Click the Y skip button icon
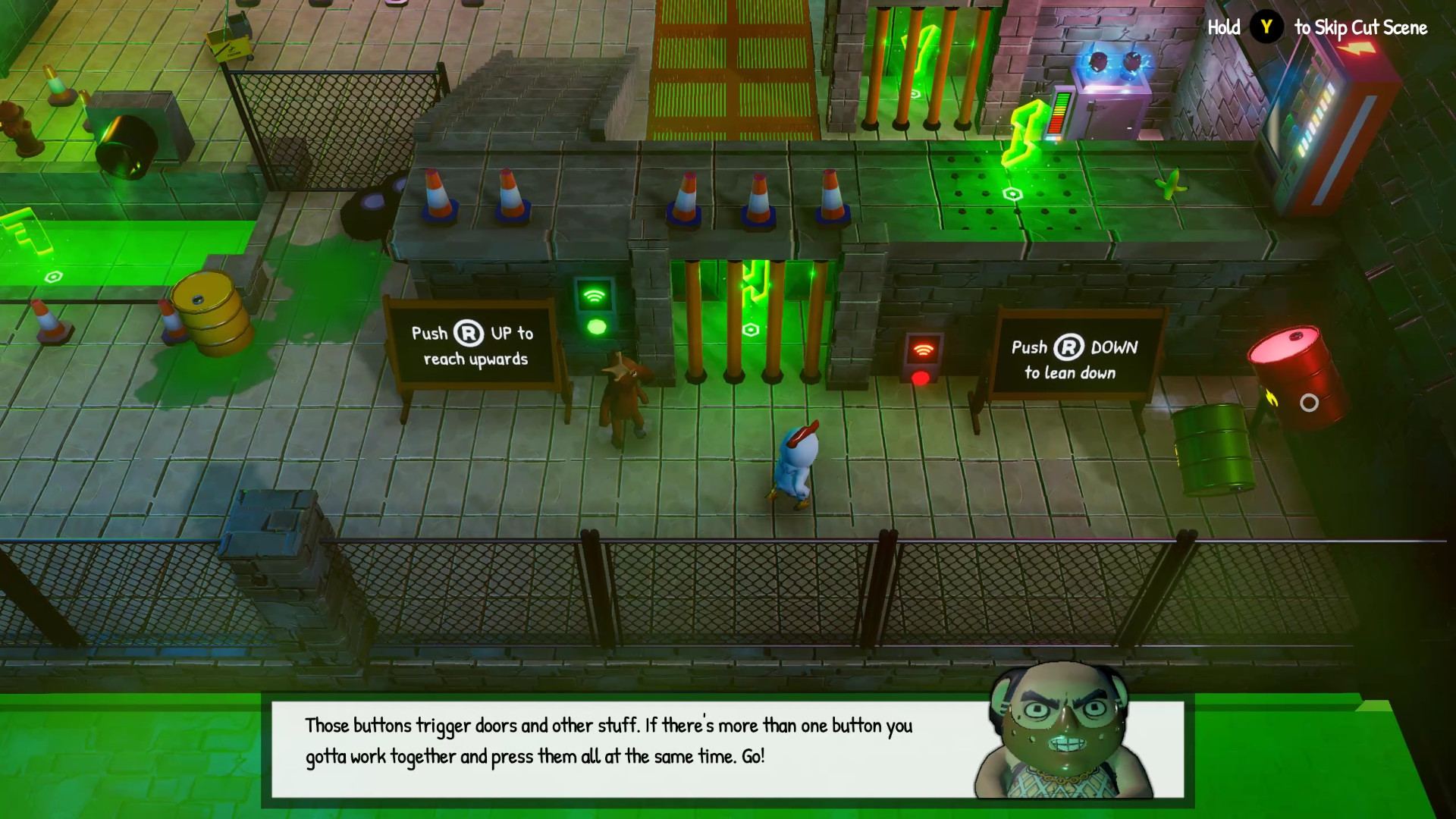Image resolution: width=1456 pixels, height=819 pixels. click(x=1265, y=28)
